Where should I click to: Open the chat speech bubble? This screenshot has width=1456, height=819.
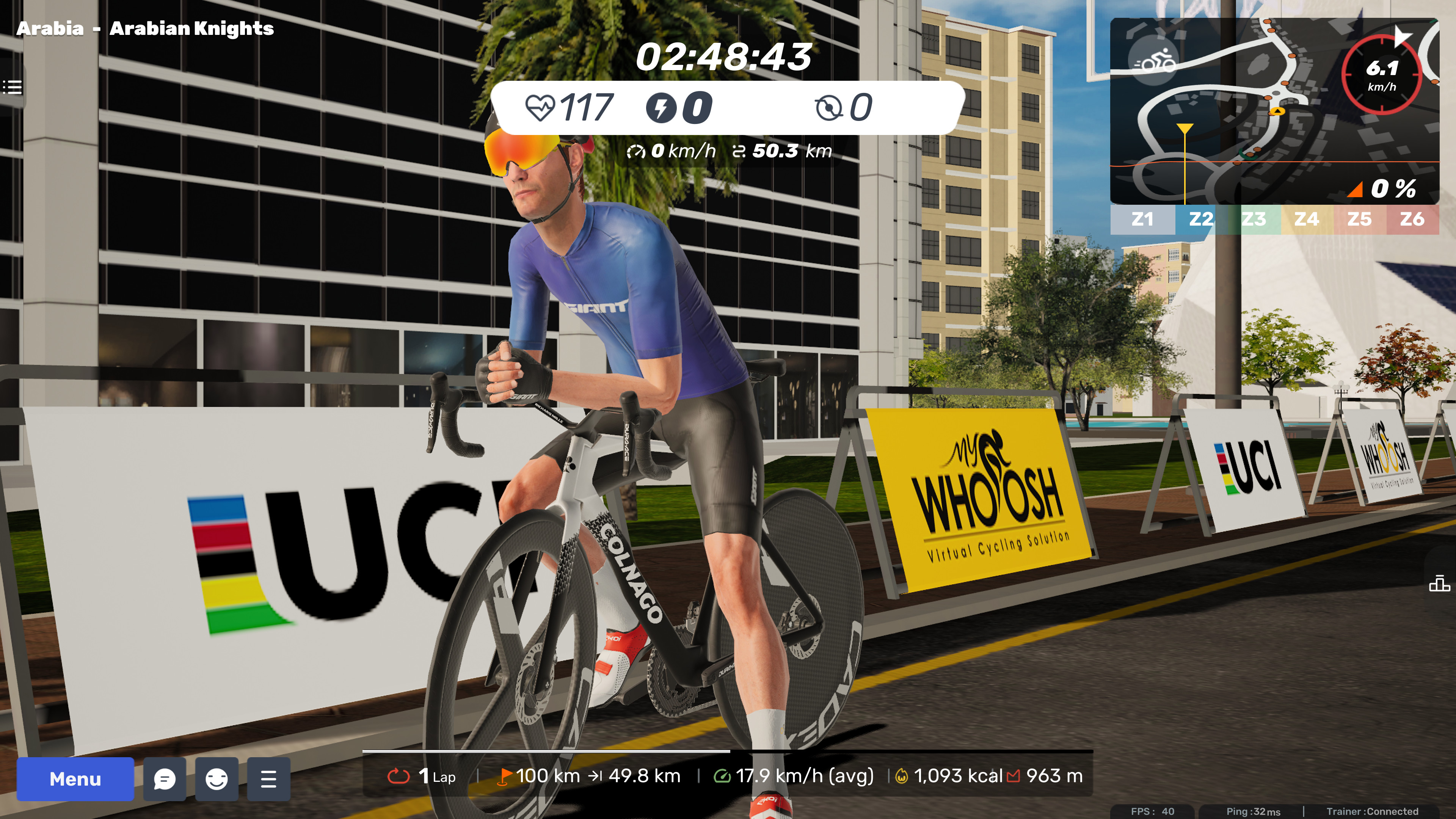point(165,779)
